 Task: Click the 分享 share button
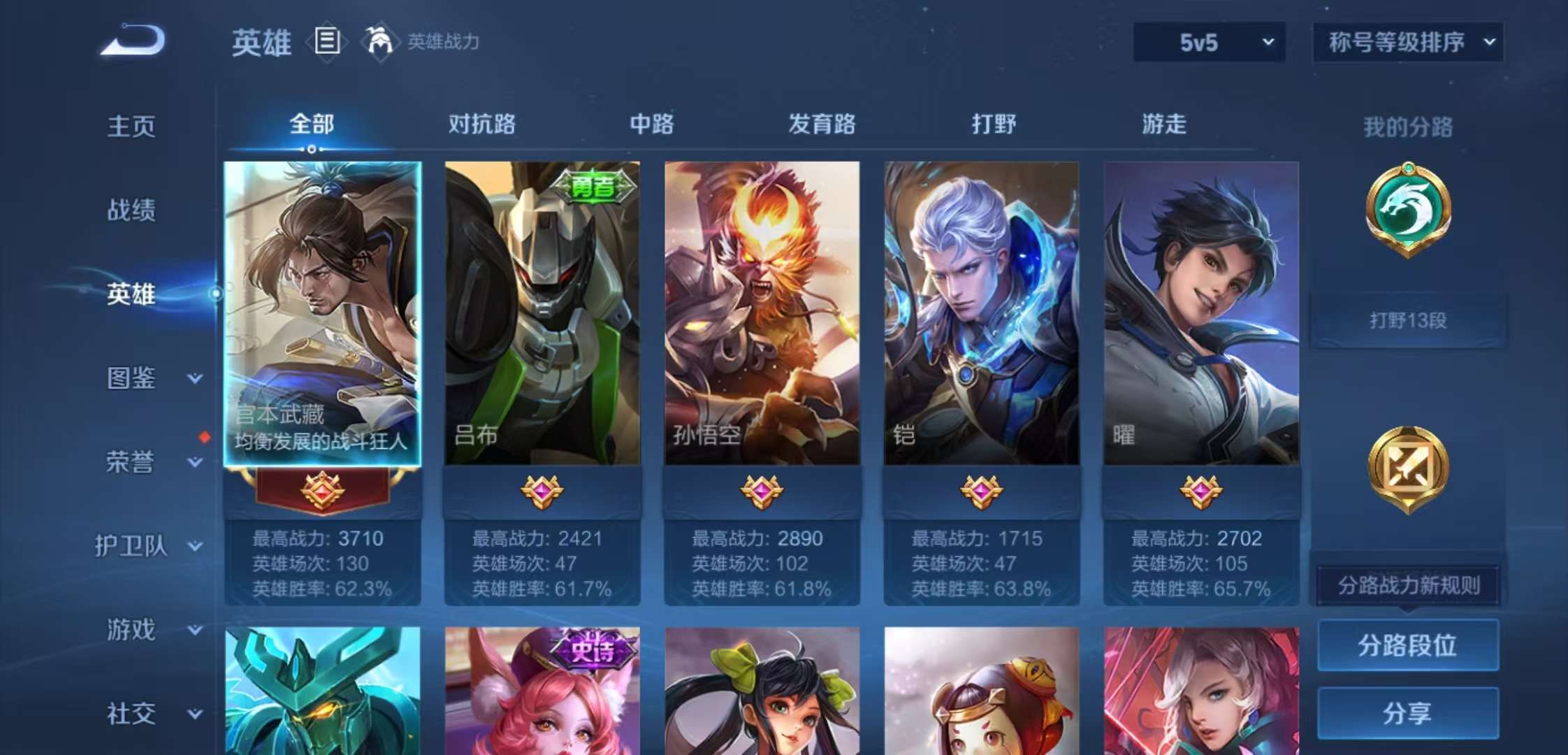(1407, 713)
